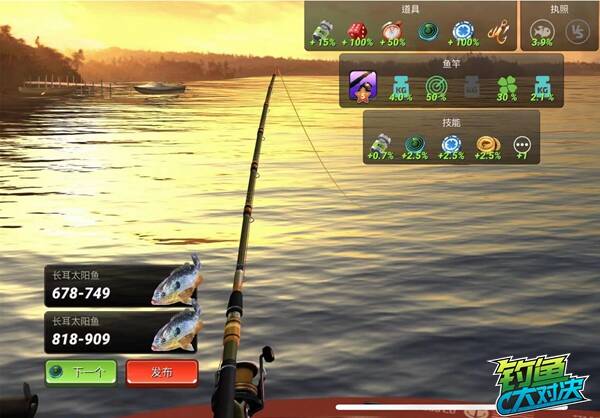Select the red dice item icon
Image resolution: width=600 pixels, height=418 pixels.
tap(357, 31)
